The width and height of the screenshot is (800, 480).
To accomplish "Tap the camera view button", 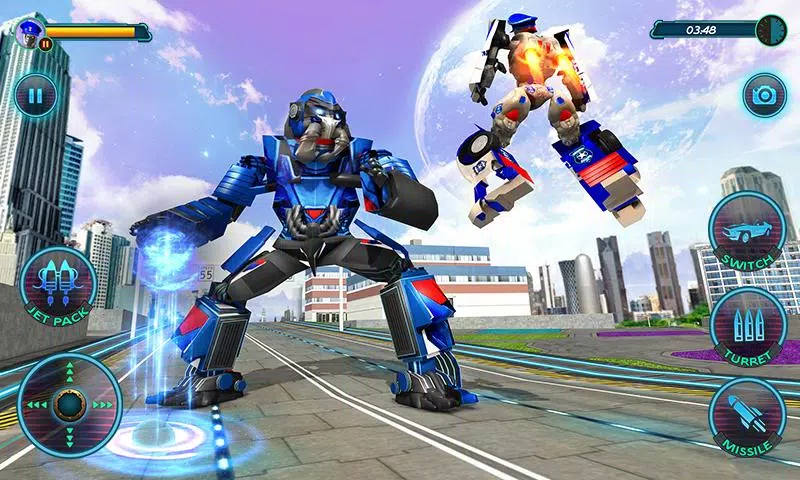I will [x=764, y=96].
